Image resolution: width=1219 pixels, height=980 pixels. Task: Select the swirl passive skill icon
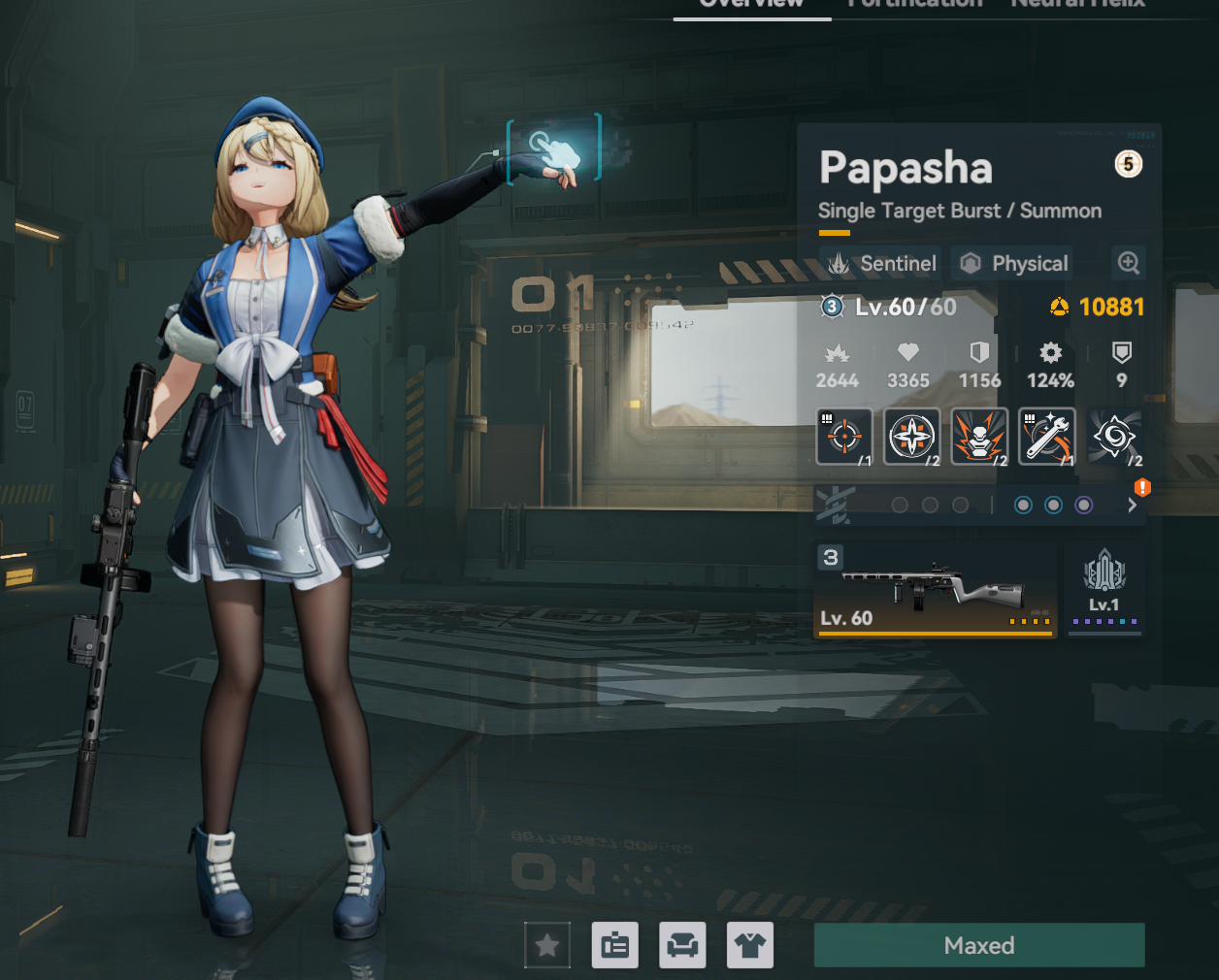pos(1114,437)
